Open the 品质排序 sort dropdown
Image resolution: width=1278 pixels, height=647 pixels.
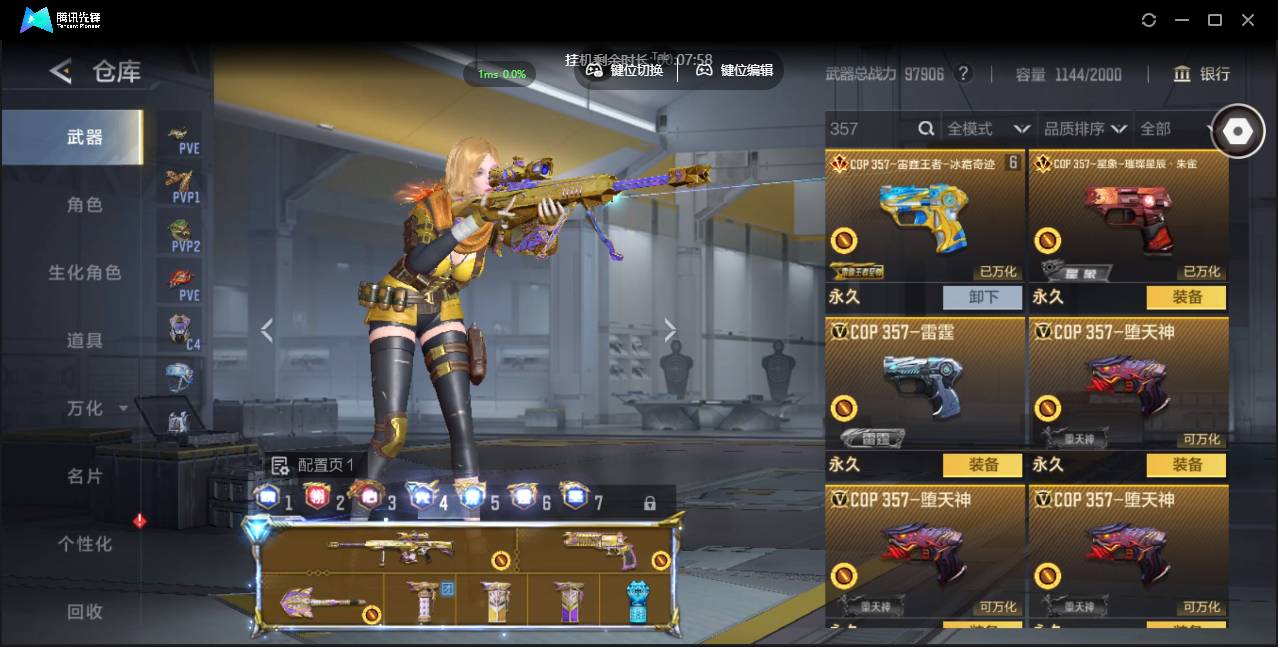[1085, 129]
